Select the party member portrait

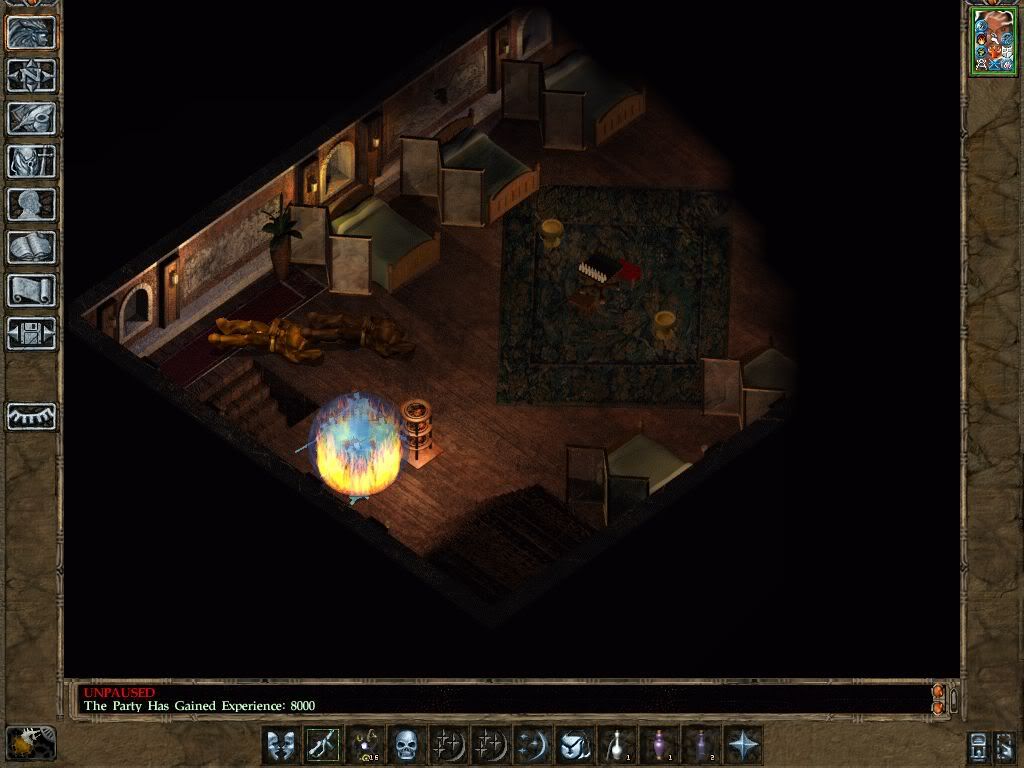click(x=992, y=40)
